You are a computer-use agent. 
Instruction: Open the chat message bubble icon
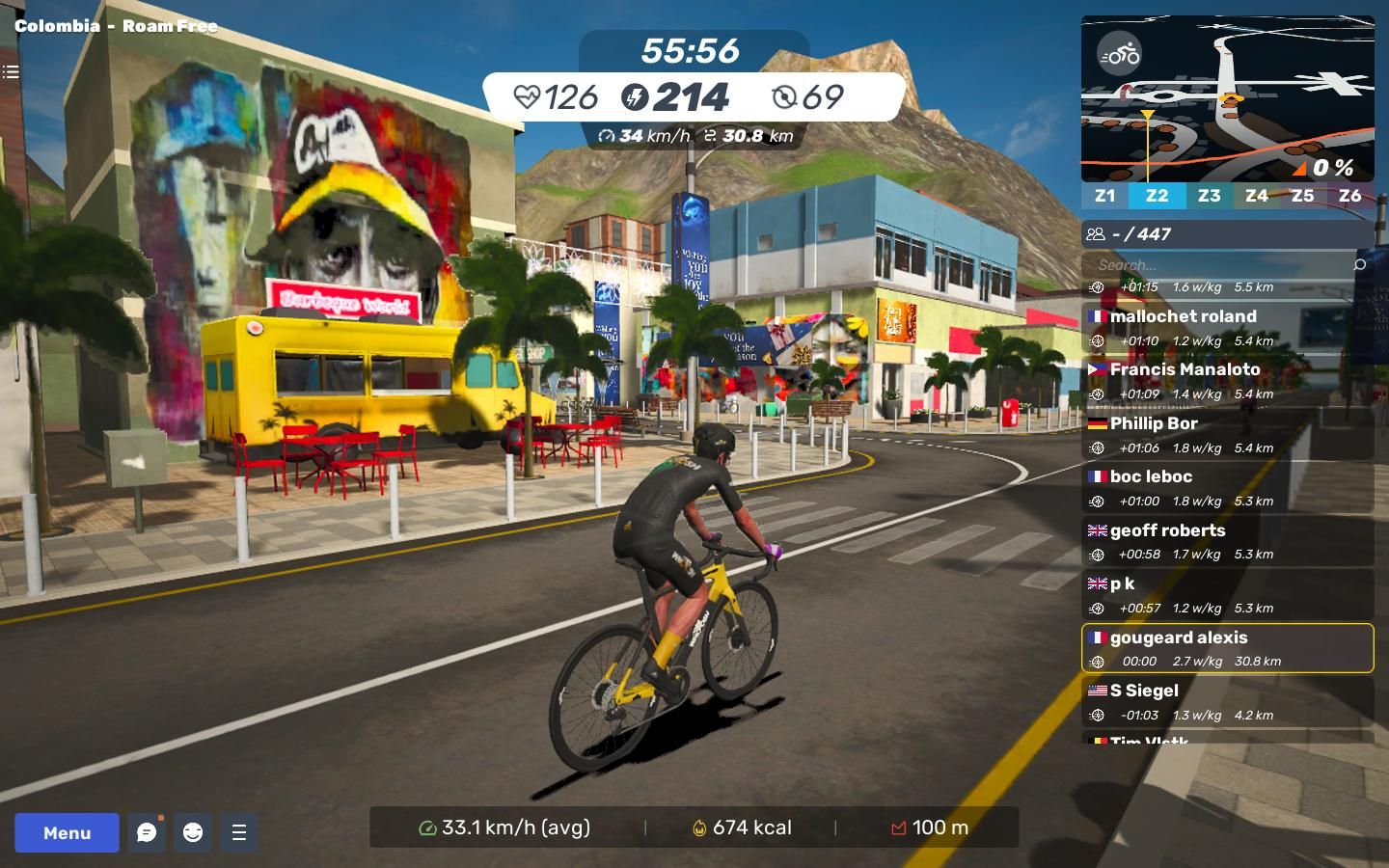(147, 832)
